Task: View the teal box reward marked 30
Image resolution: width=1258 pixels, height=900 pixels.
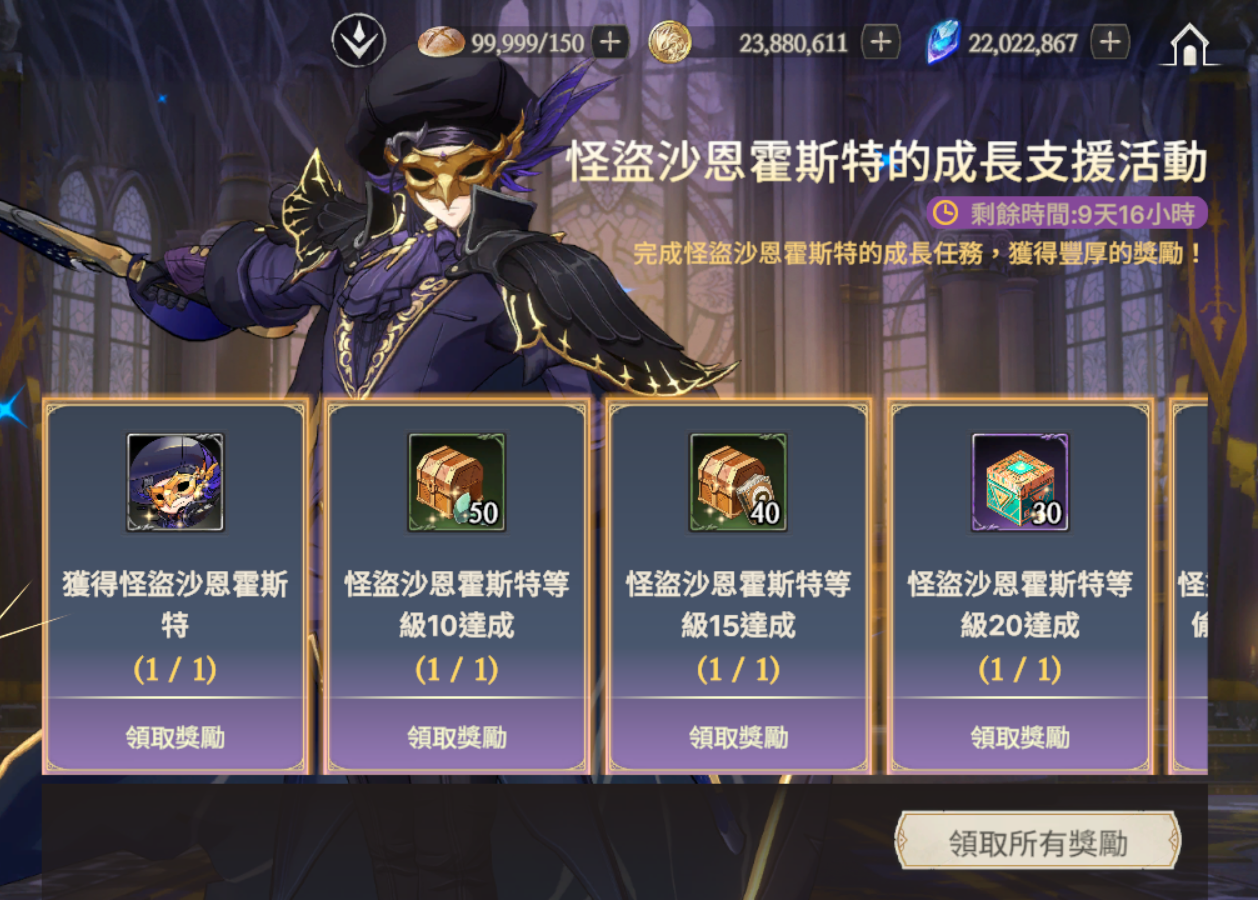Action: point(1020,482)
